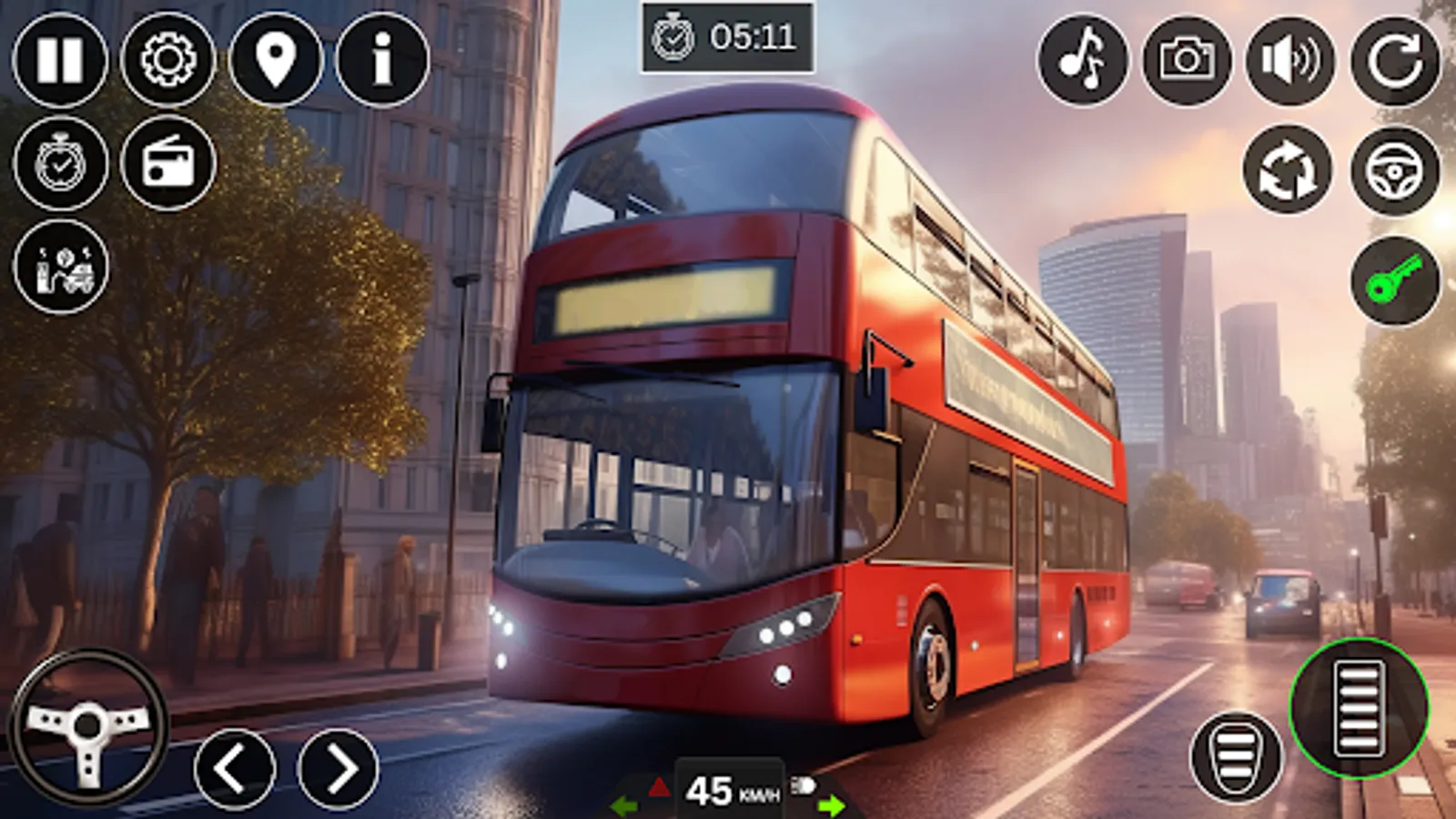The width and height of the screenshot is (1456, 819).
Task: Open the map location pin
Action: (x=276, y=60)
